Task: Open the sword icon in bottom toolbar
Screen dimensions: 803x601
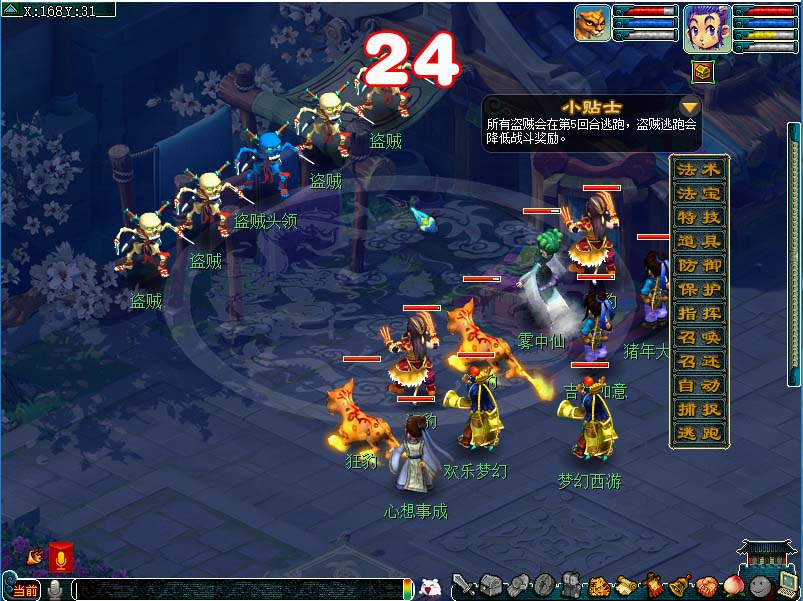Action: tap(463, 585)
